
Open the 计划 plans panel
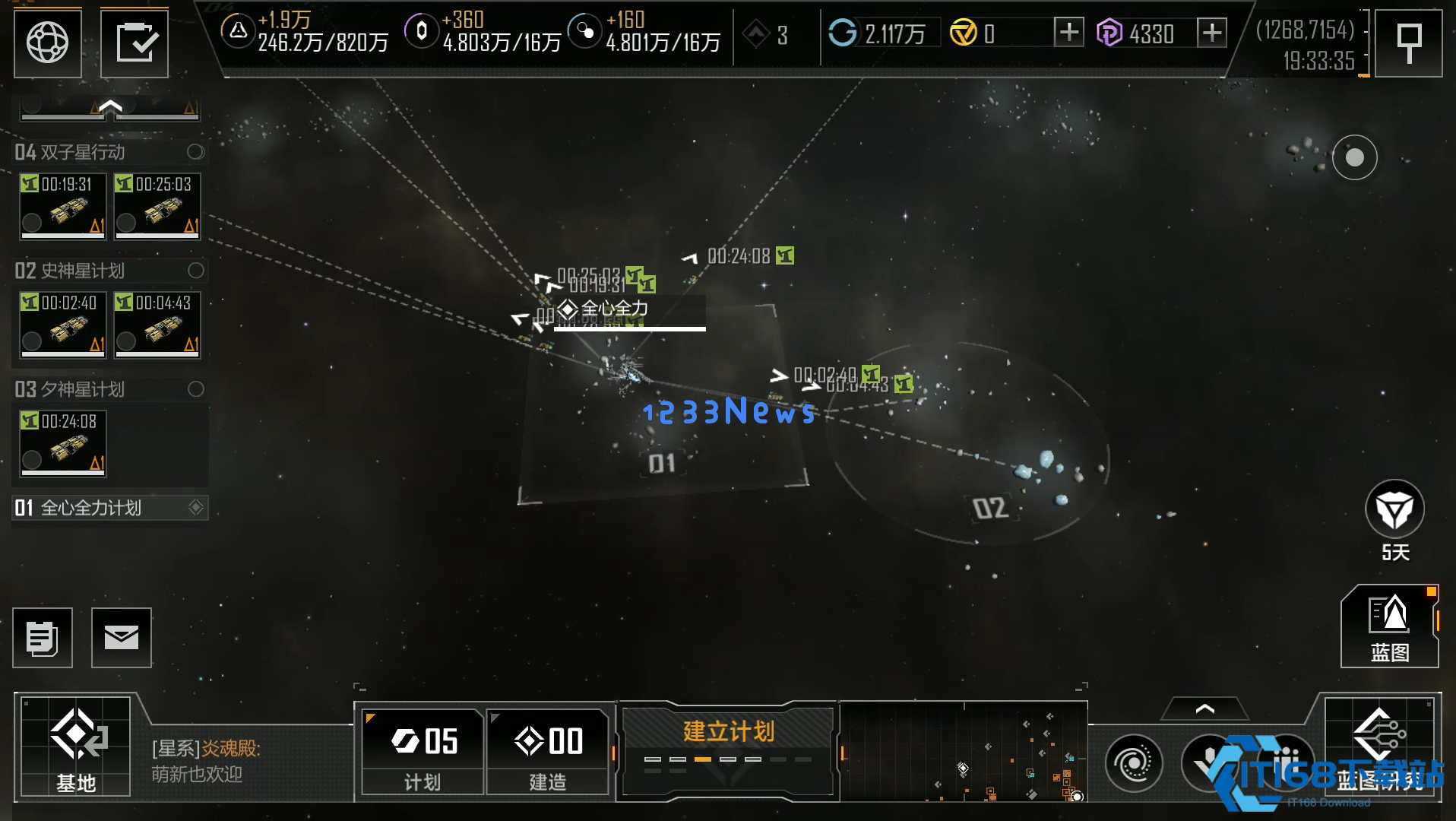tap(423, 751)
